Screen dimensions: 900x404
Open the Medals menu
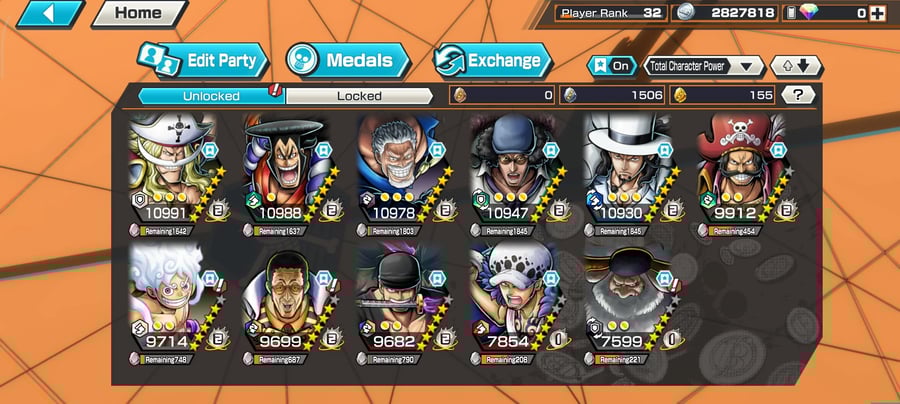348,60
